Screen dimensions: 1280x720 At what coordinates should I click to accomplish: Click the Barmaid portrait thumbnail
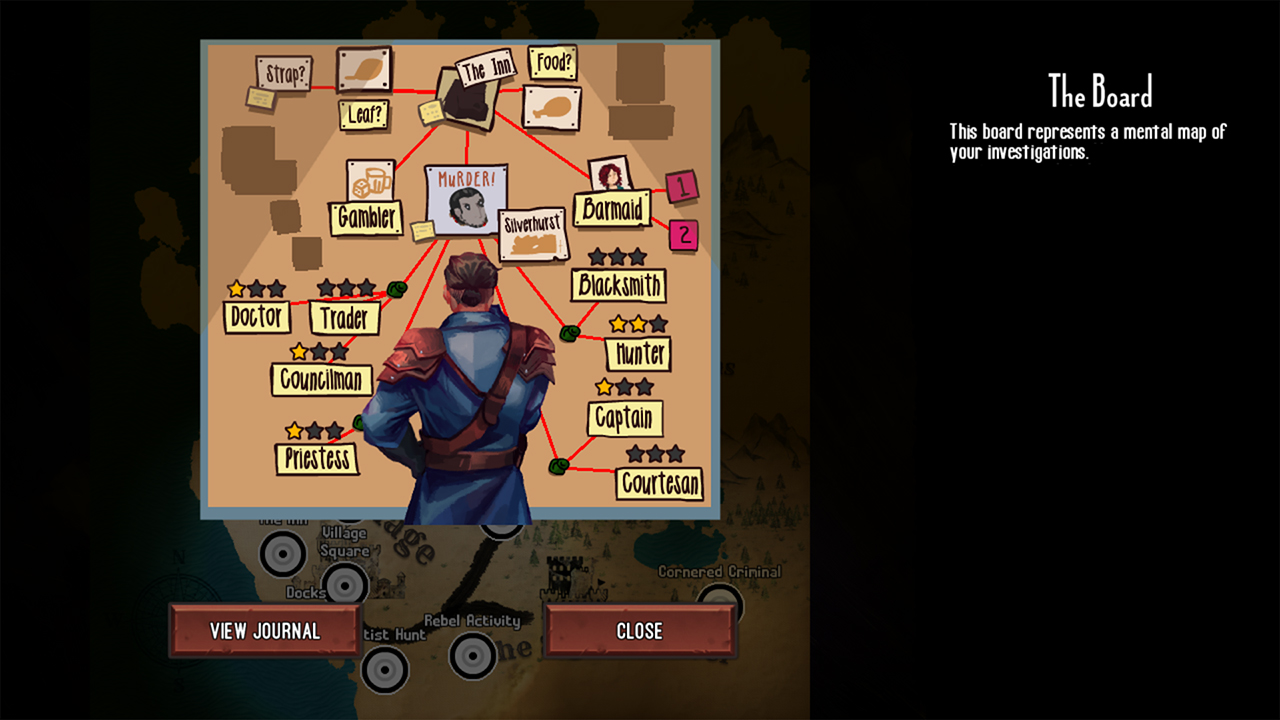pyautogui.click(x=609, y=176)
